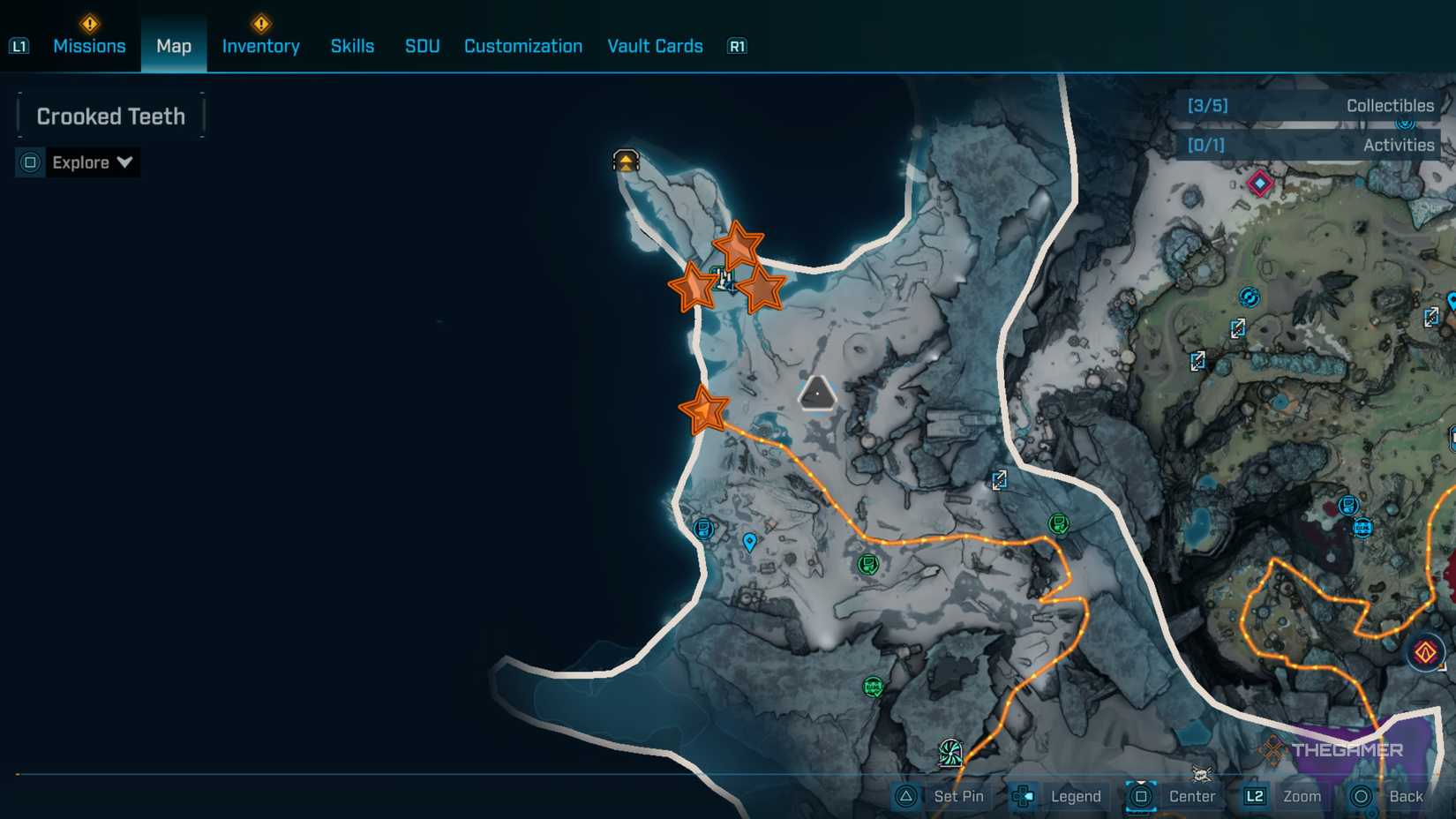
Task: Select the gray triangle landmark icon at map center
Action: click(x=816, y=393)
